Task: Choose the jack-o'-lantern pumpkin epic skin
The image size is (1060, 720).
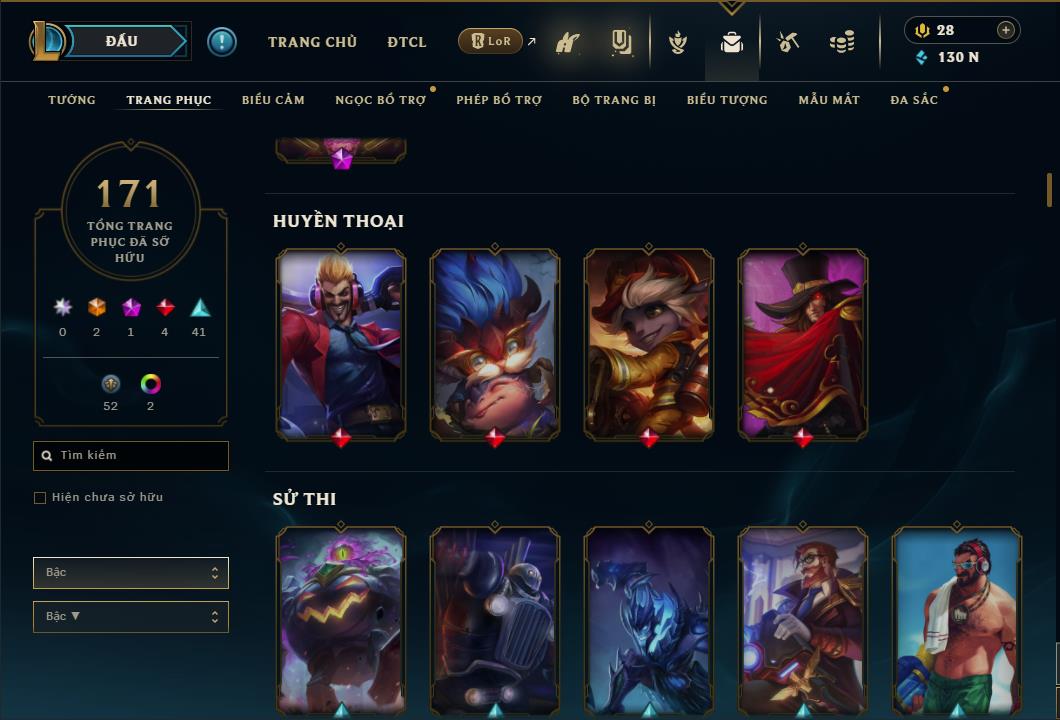Action: point(341,618)
